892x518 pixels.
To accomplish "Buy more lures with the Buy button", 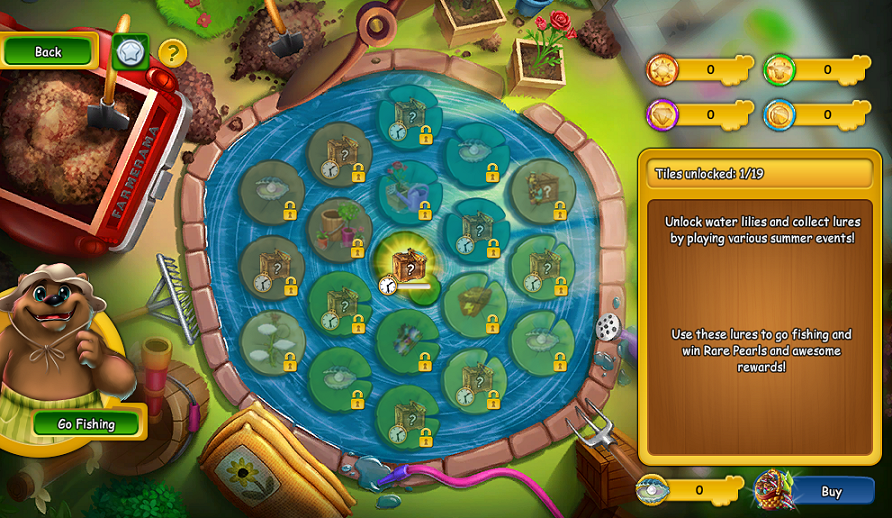I will [x=830, y=491].
